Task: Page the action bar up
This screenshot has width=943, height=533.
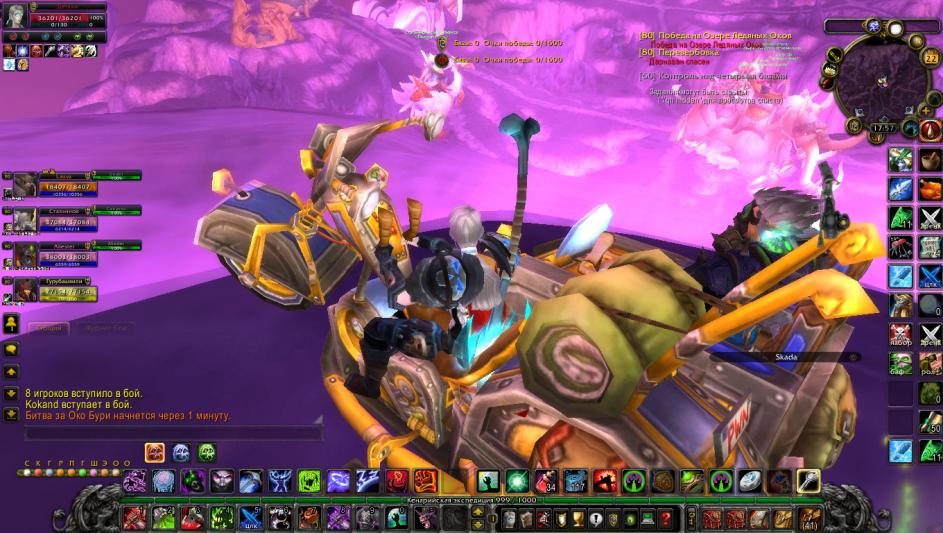Action: coord(478,511)
